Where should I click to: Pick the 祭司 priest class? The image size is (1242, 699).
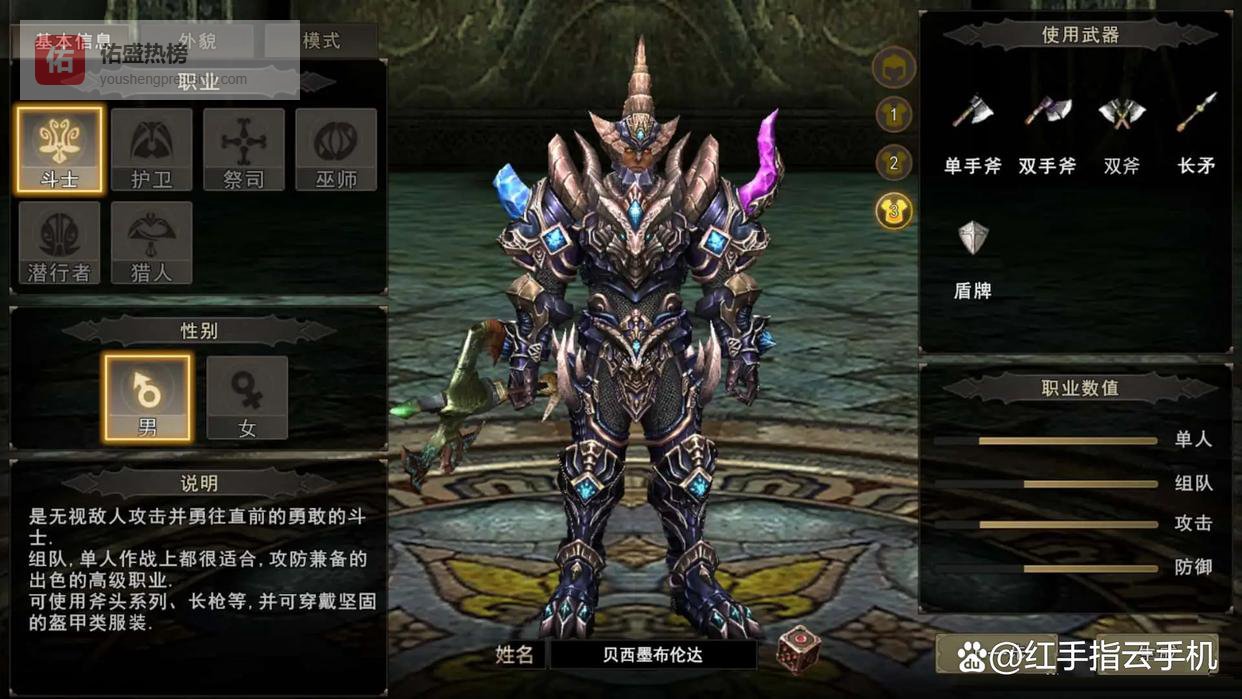244,149
